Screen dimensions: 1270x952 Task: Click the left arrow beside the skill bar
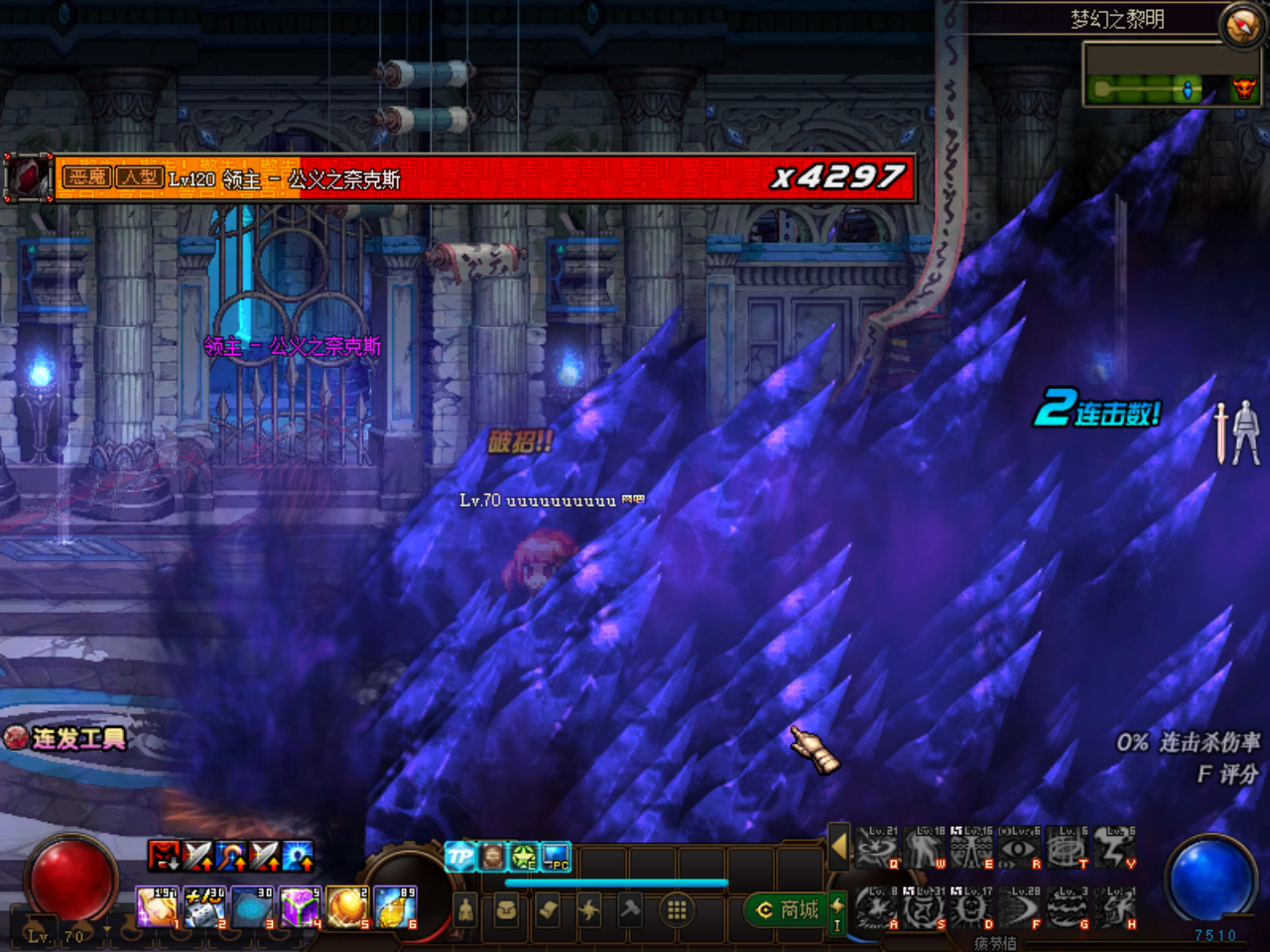coord(839,847)
